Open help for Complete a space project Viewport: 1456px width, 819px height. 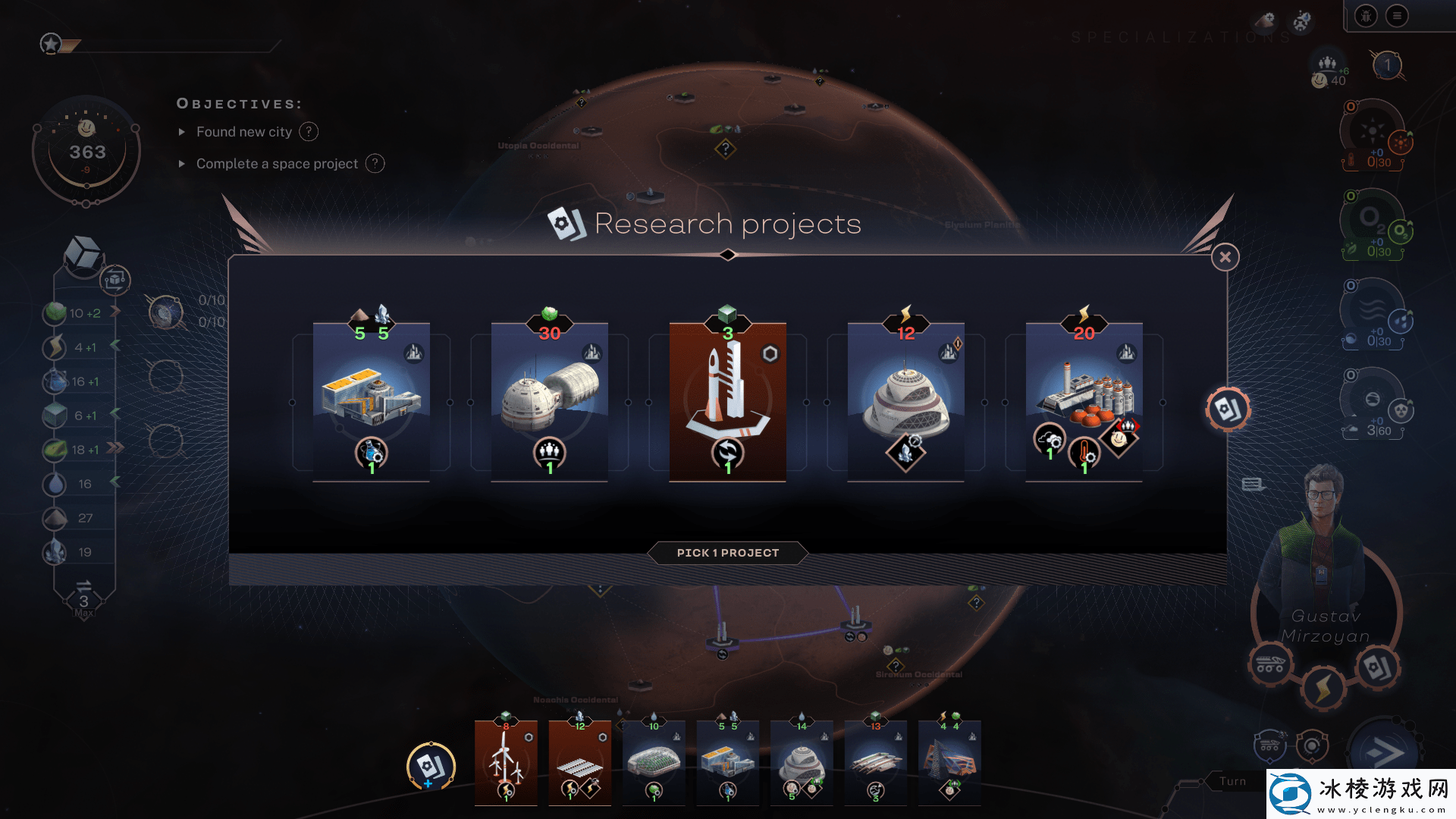pyautogui.click(x=375, y=164)
